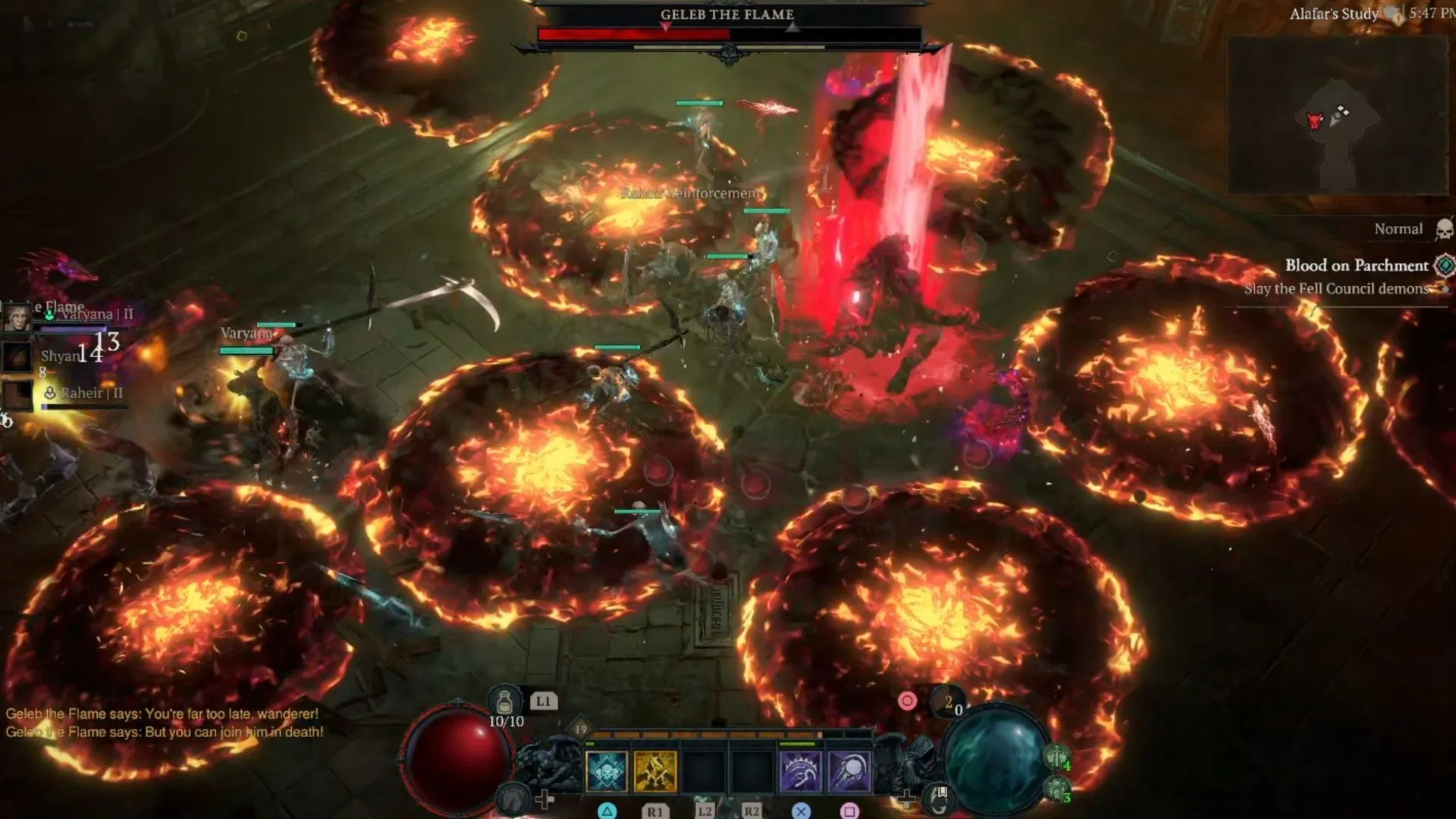The width and height of the screenshot is (1456, 819).
Task: Select Raheir's party portrait
Action: [x=17, y=394]
